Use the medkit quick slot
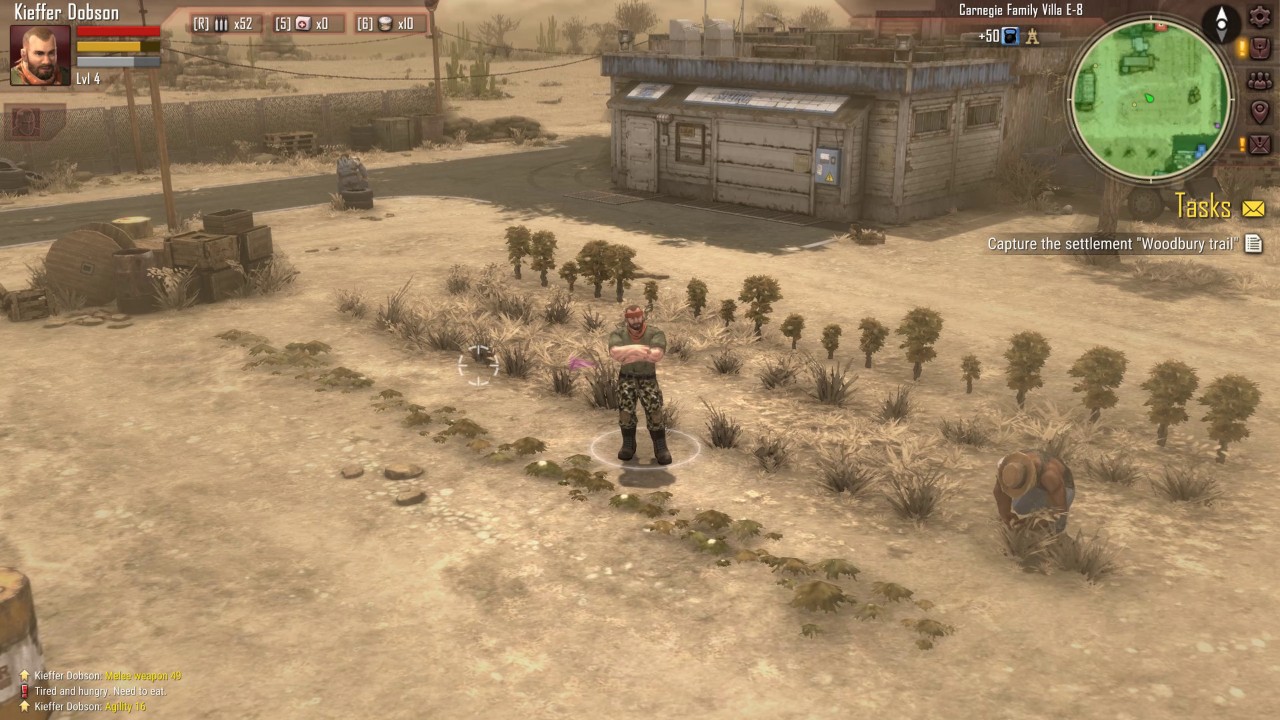 click(x=302, y=24)
